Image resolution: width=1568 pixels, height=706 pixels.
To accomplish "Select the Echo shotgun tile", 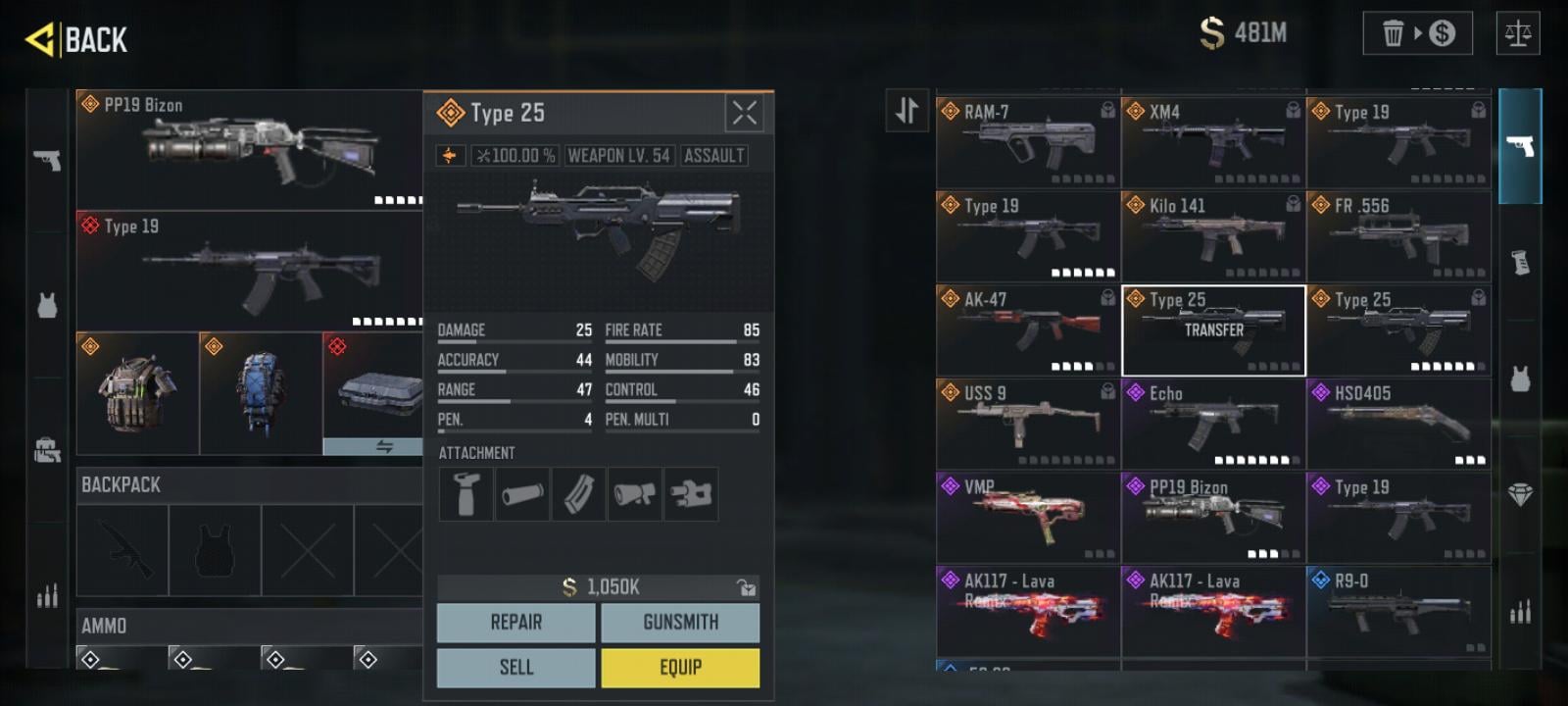I will tap(1212, 425).
